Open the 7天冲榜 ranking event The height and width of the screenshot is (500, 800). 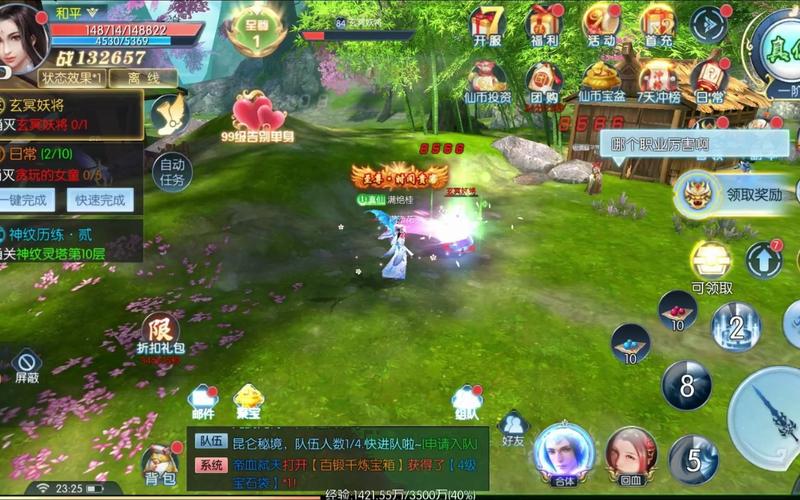(658, 80)
